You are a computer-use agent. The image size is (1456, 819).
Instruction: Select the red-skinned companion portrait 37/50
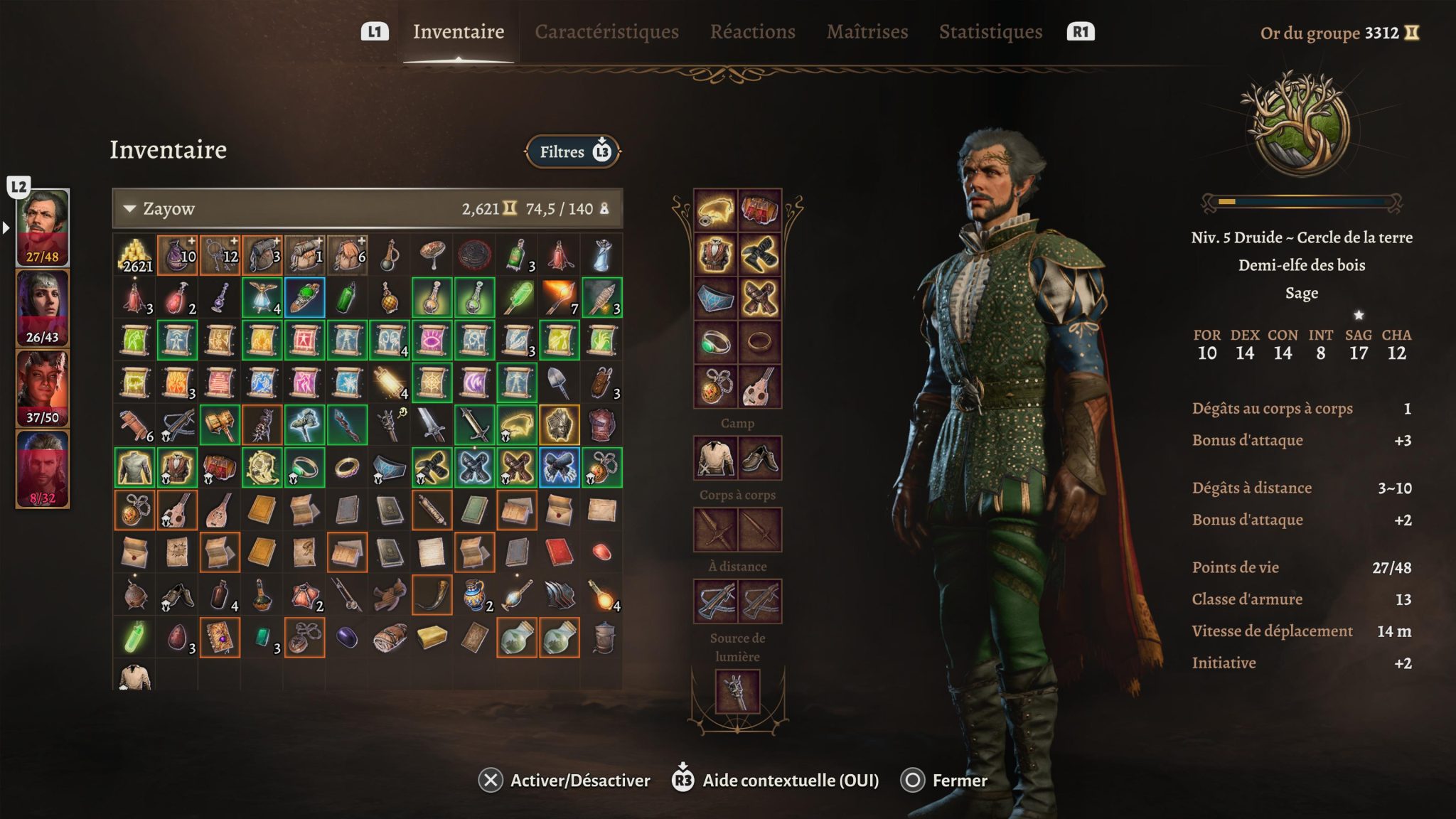click(43, 388)
